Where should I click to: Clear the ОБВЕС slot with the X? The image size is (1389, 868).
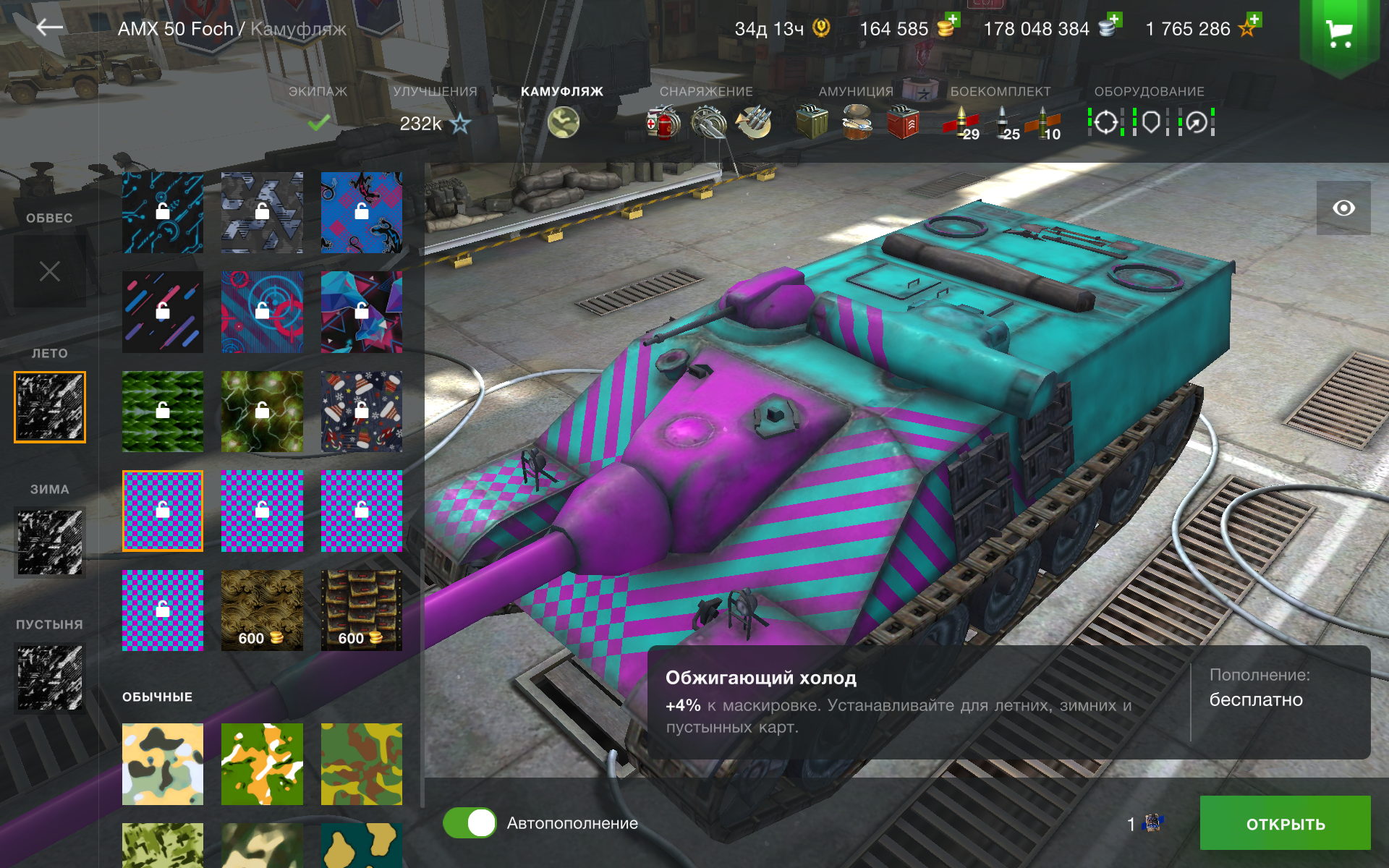[x=50, y=271]
